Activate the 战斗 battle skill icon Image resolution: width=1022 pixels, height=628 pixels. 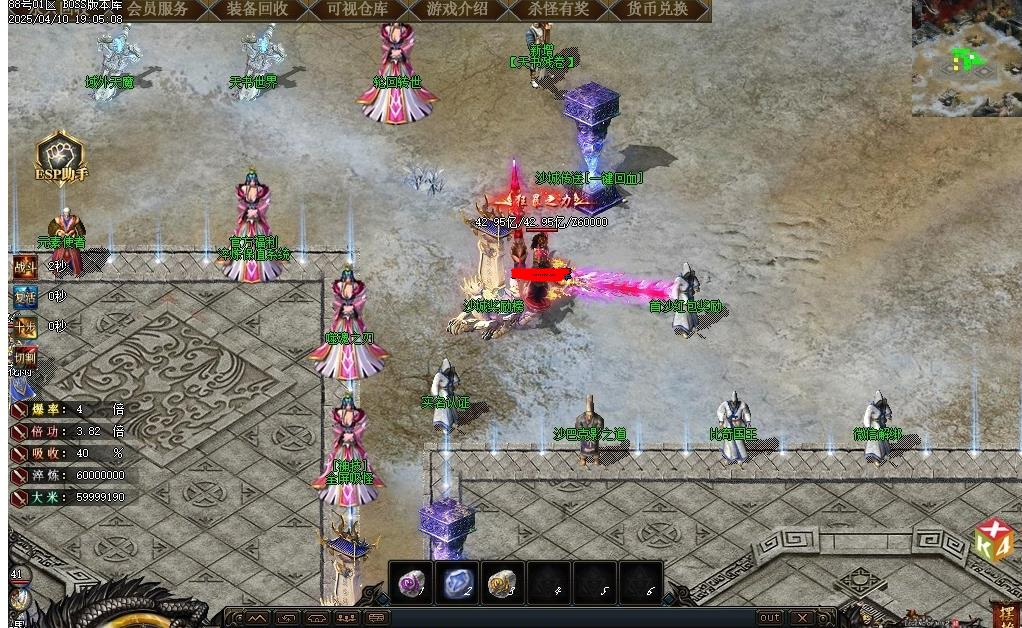(x=24, y=267)
